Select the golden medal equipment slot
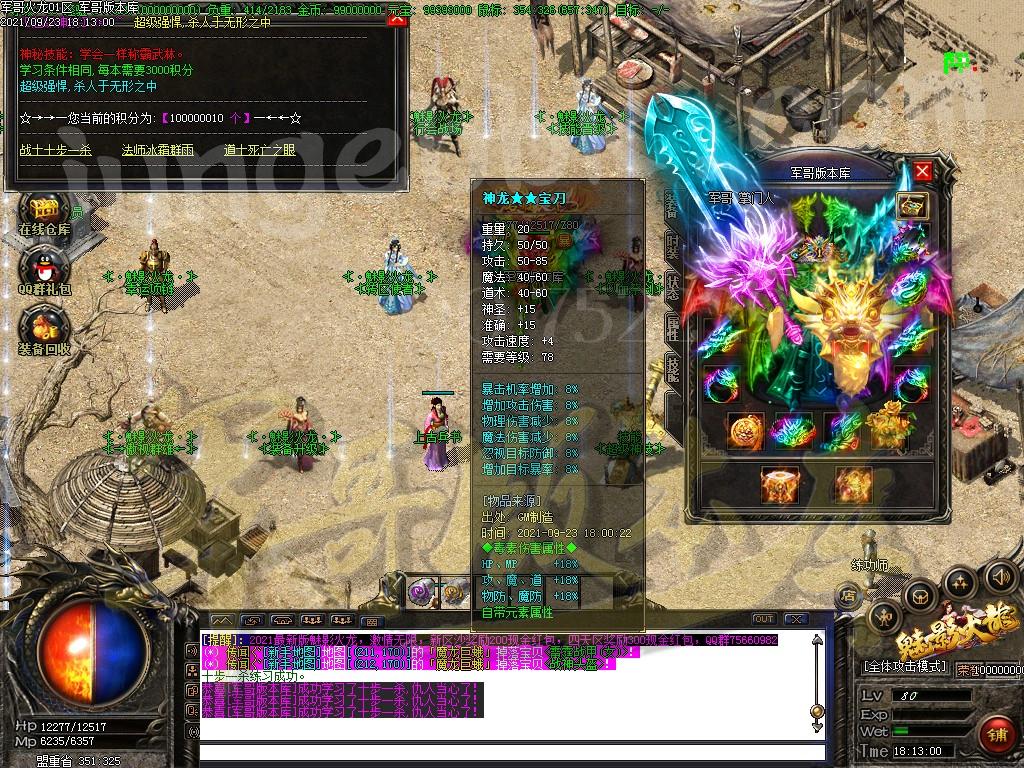Screen dimensions: 1024x768 745,431
